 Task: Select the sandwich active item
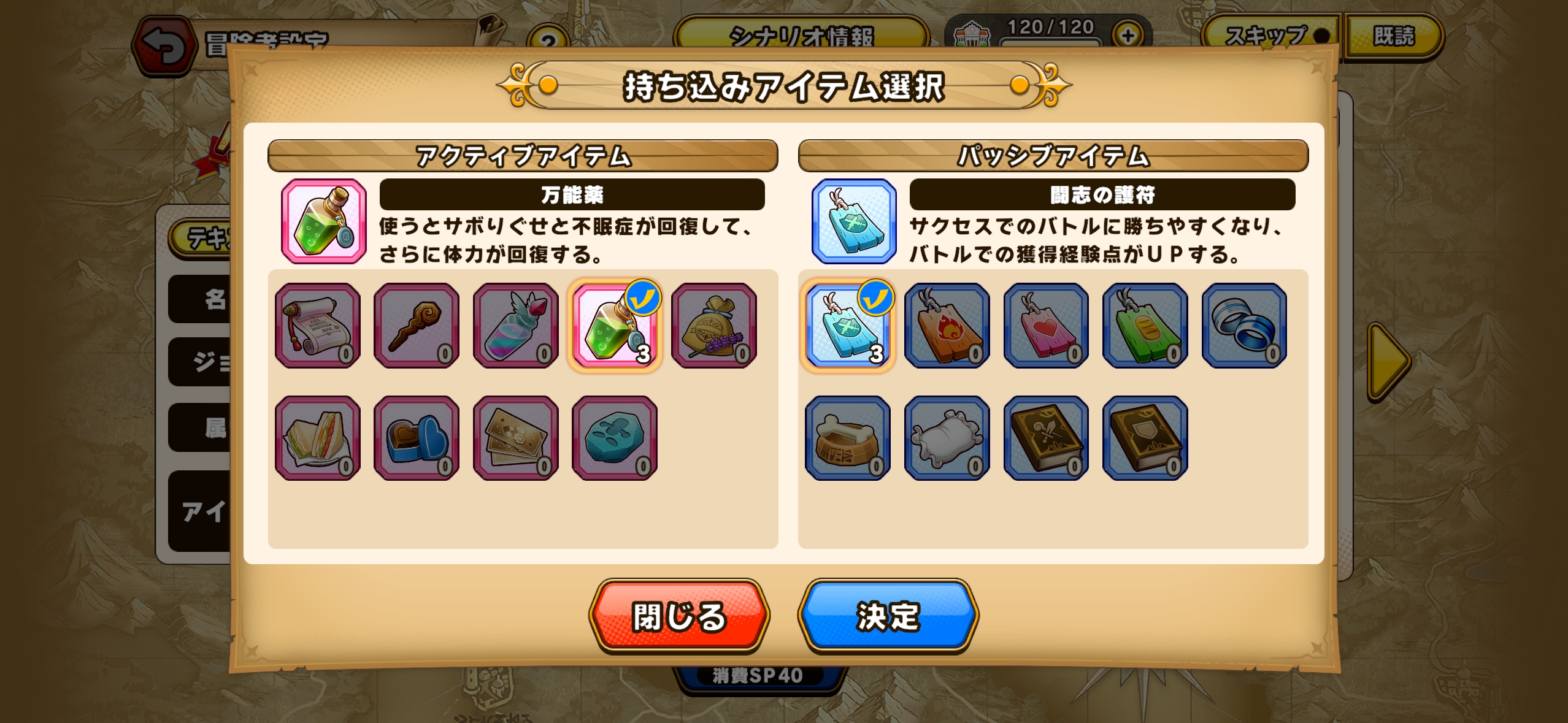(317, 437)
